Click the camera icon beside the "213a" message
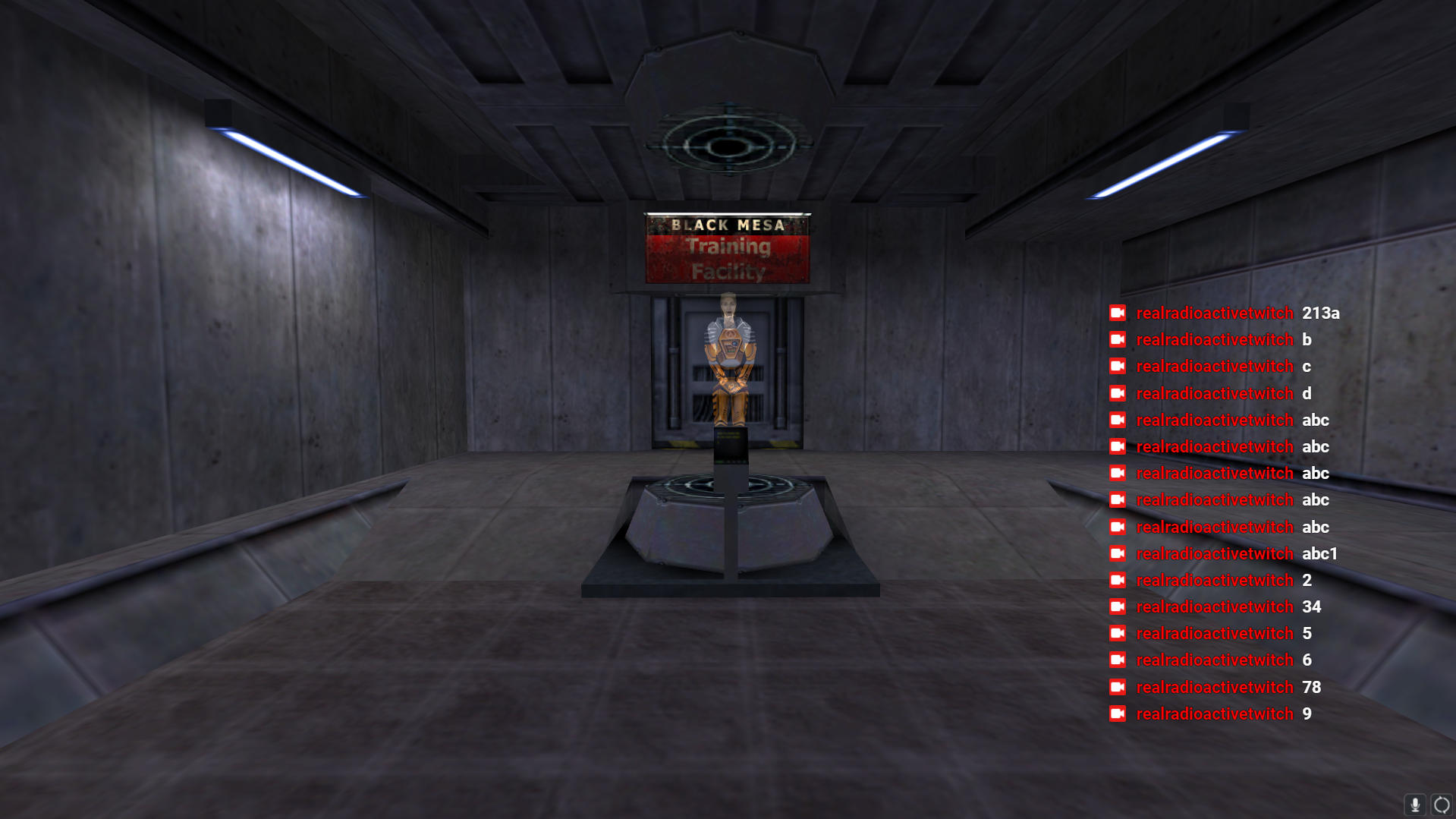 point(1118,313)
